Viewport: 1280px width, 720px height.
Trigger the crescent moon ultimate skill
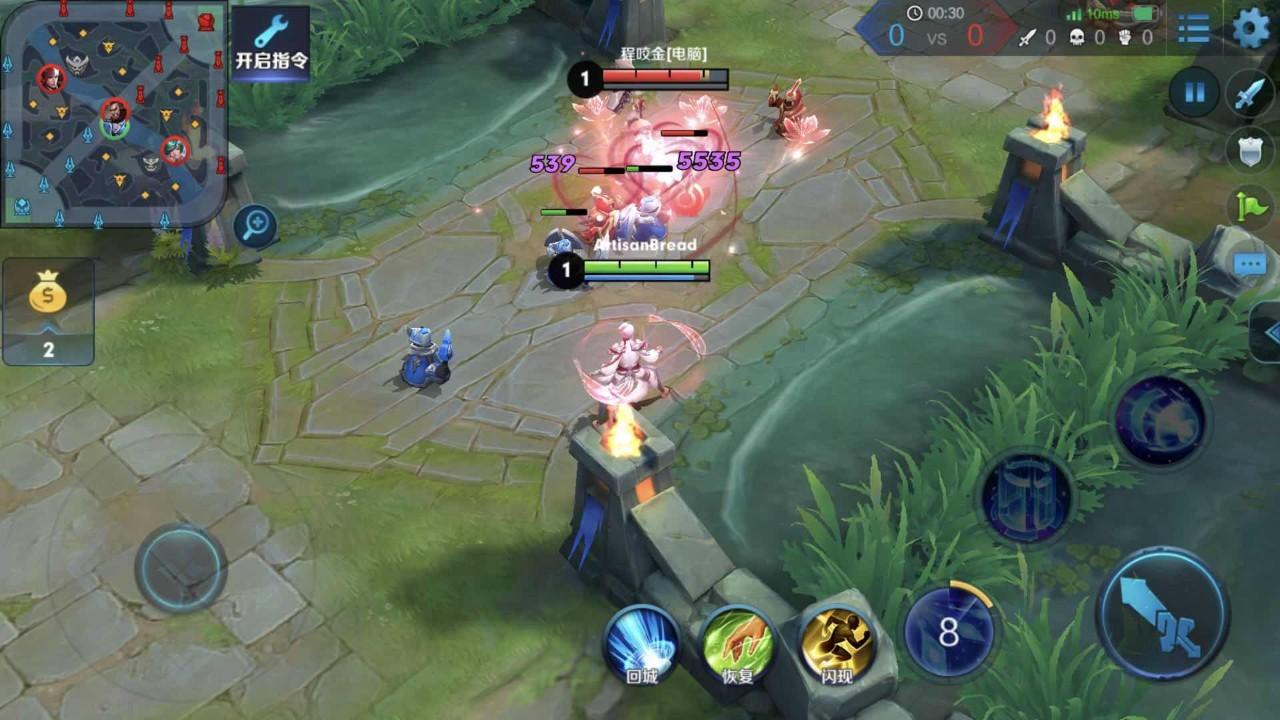1160,421
